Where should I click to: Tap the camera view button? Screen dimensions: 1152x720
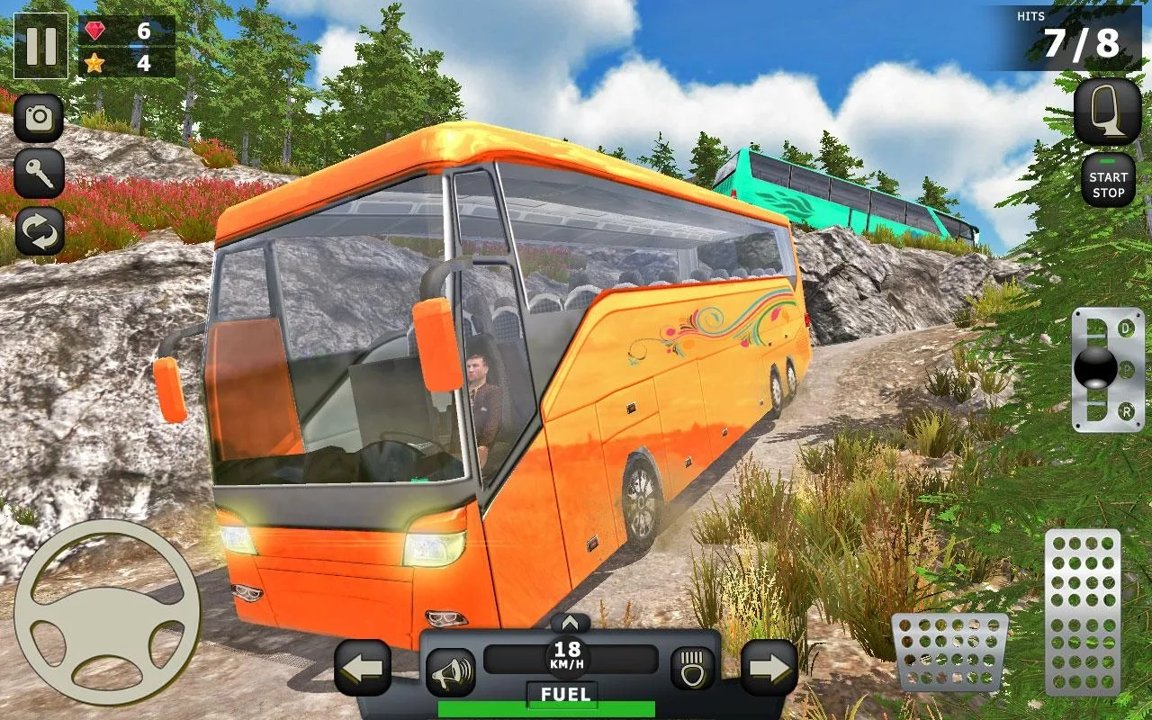click(x=39, y=118)
